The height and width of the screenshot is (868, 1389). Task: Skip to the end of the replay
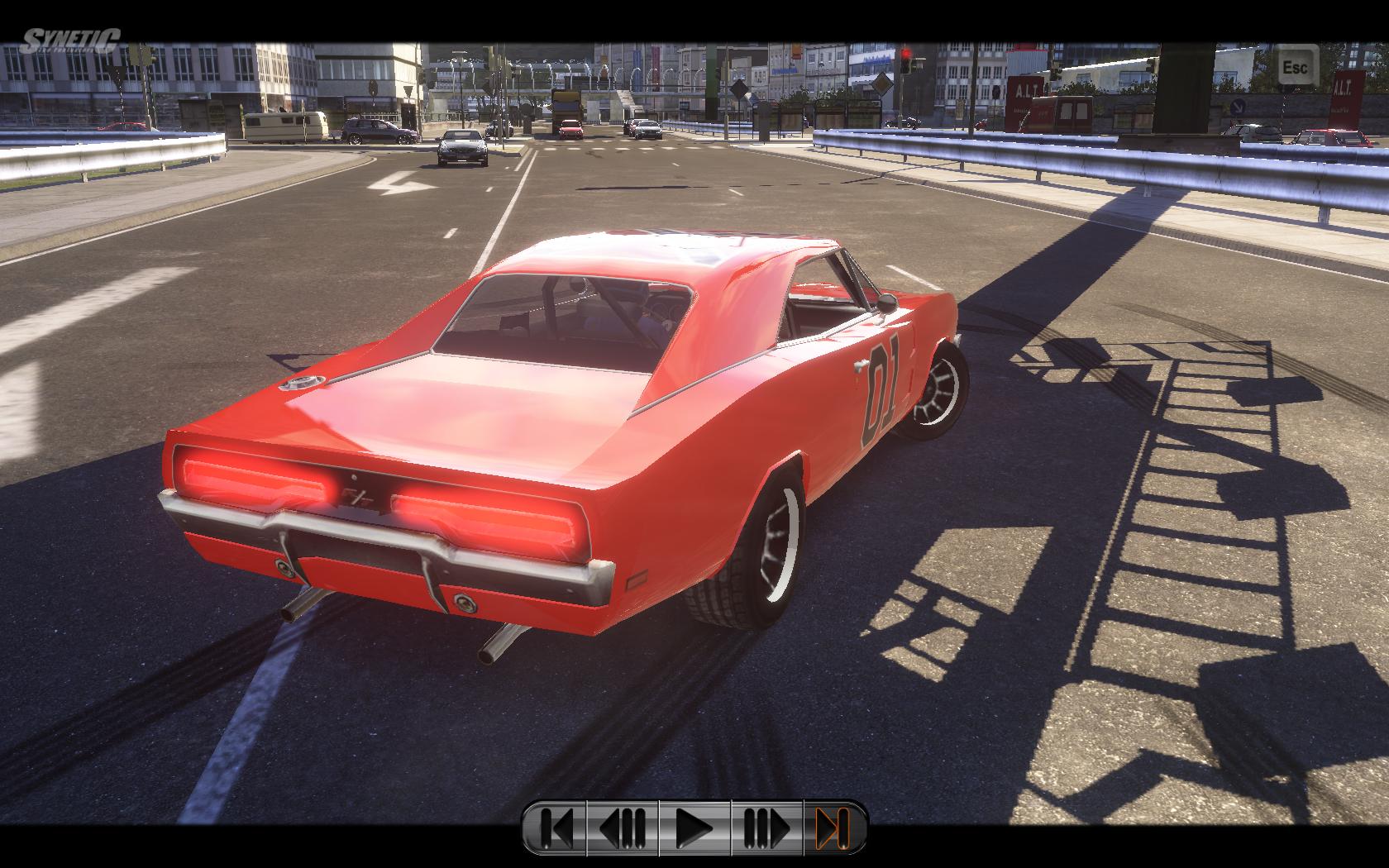point(832,827)
